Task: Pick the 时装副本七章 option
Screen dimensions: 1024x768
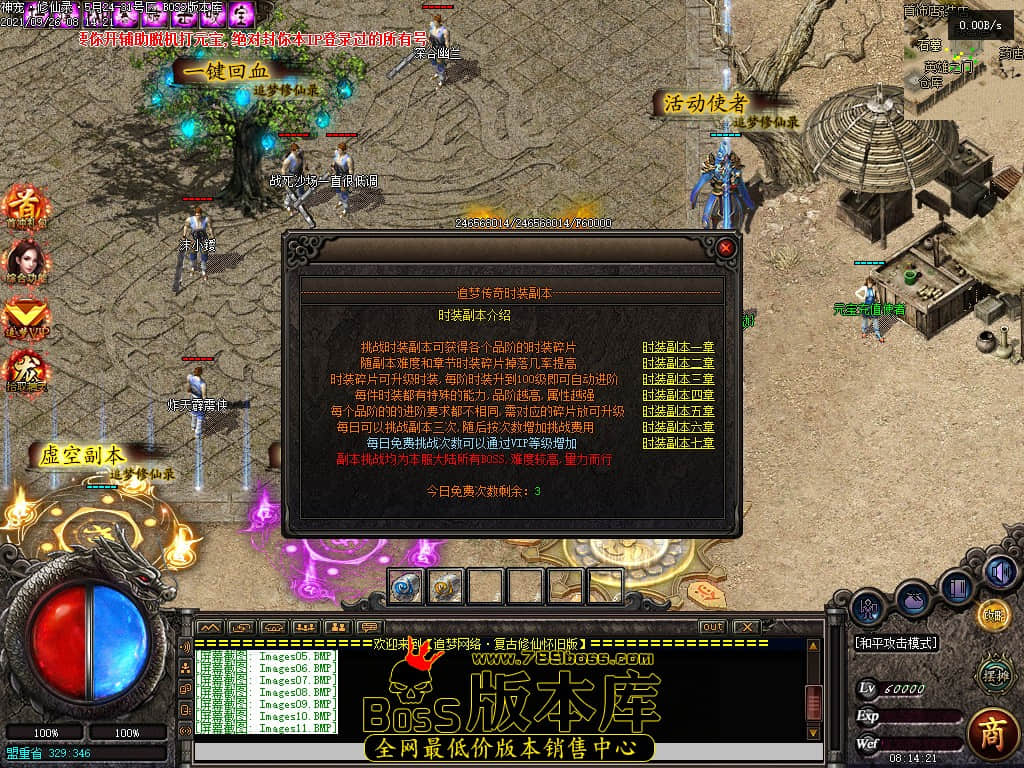Action: click(678, 443)
